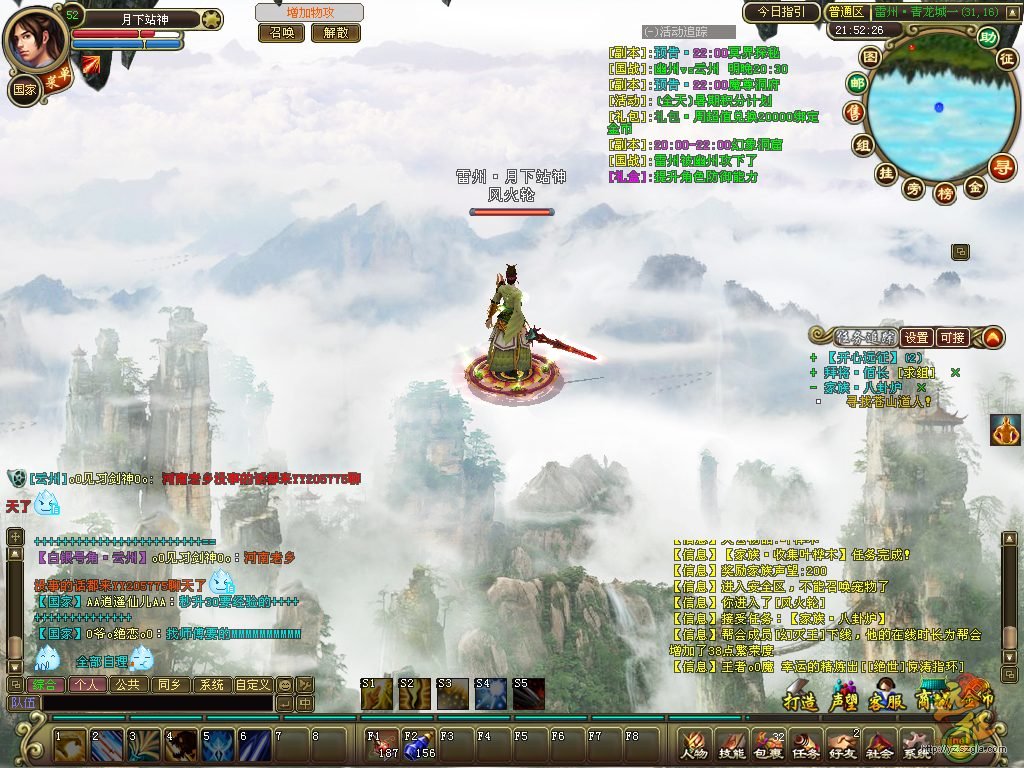
Task: Open the 今日指引 daily guide
Action: tap(781, 12)
